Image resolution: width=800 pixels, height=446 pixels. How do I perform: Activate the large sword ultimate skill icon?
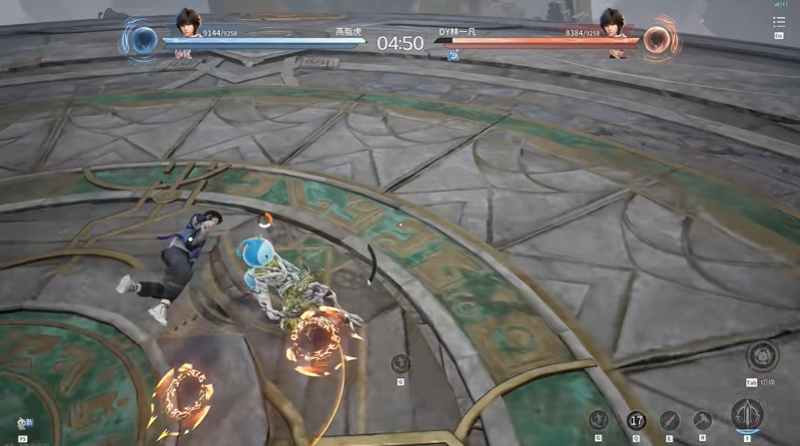747,414
